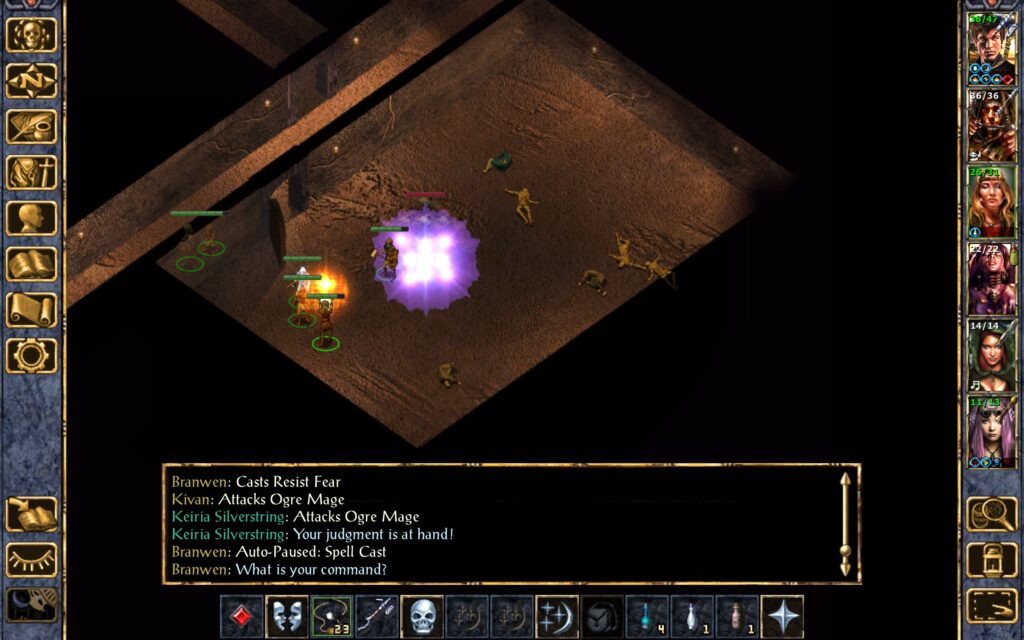Activate the white skull ability button
The image size is (1024, 640).
422,616
